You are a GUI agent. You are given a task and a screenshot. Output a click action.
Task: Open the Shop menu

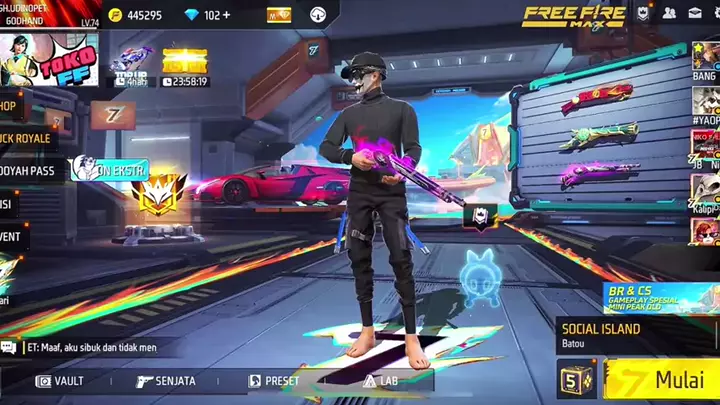click(10, 105)
